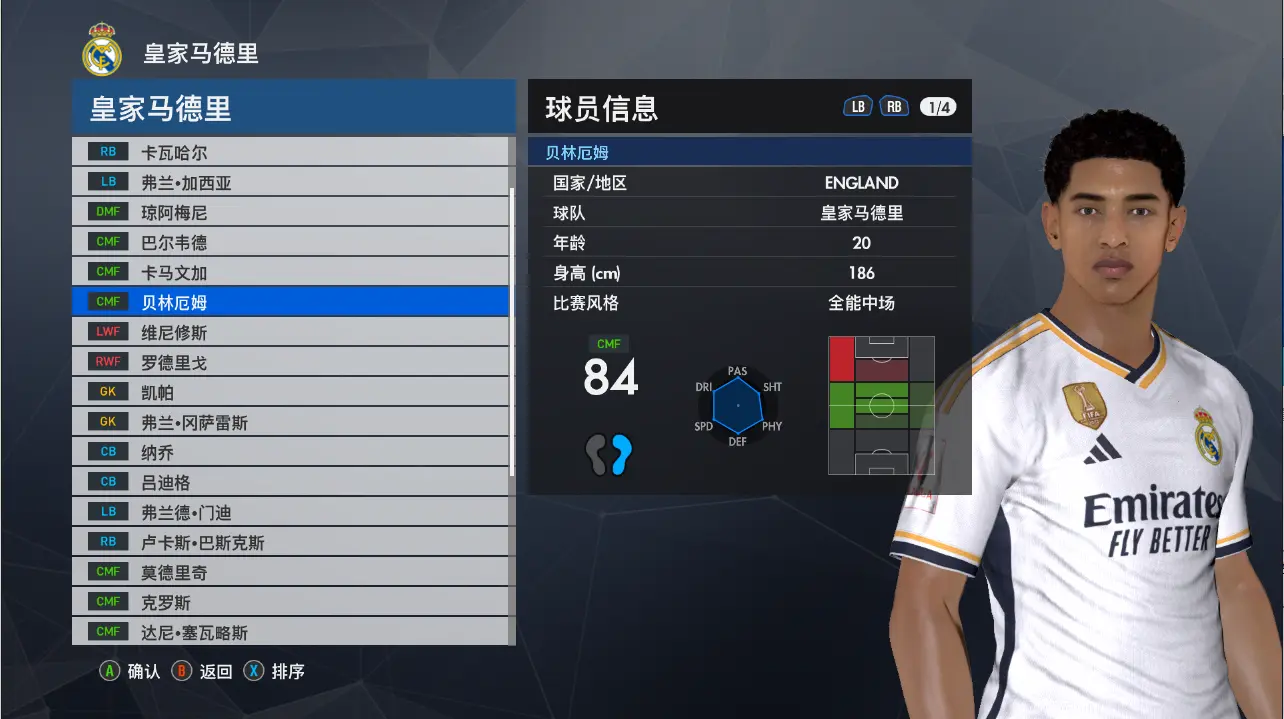Select 卢卡斯·巴斯克斯 RB row
Image resolution: width=1284 pixels, height=719 pixels.
pos(290,542)
